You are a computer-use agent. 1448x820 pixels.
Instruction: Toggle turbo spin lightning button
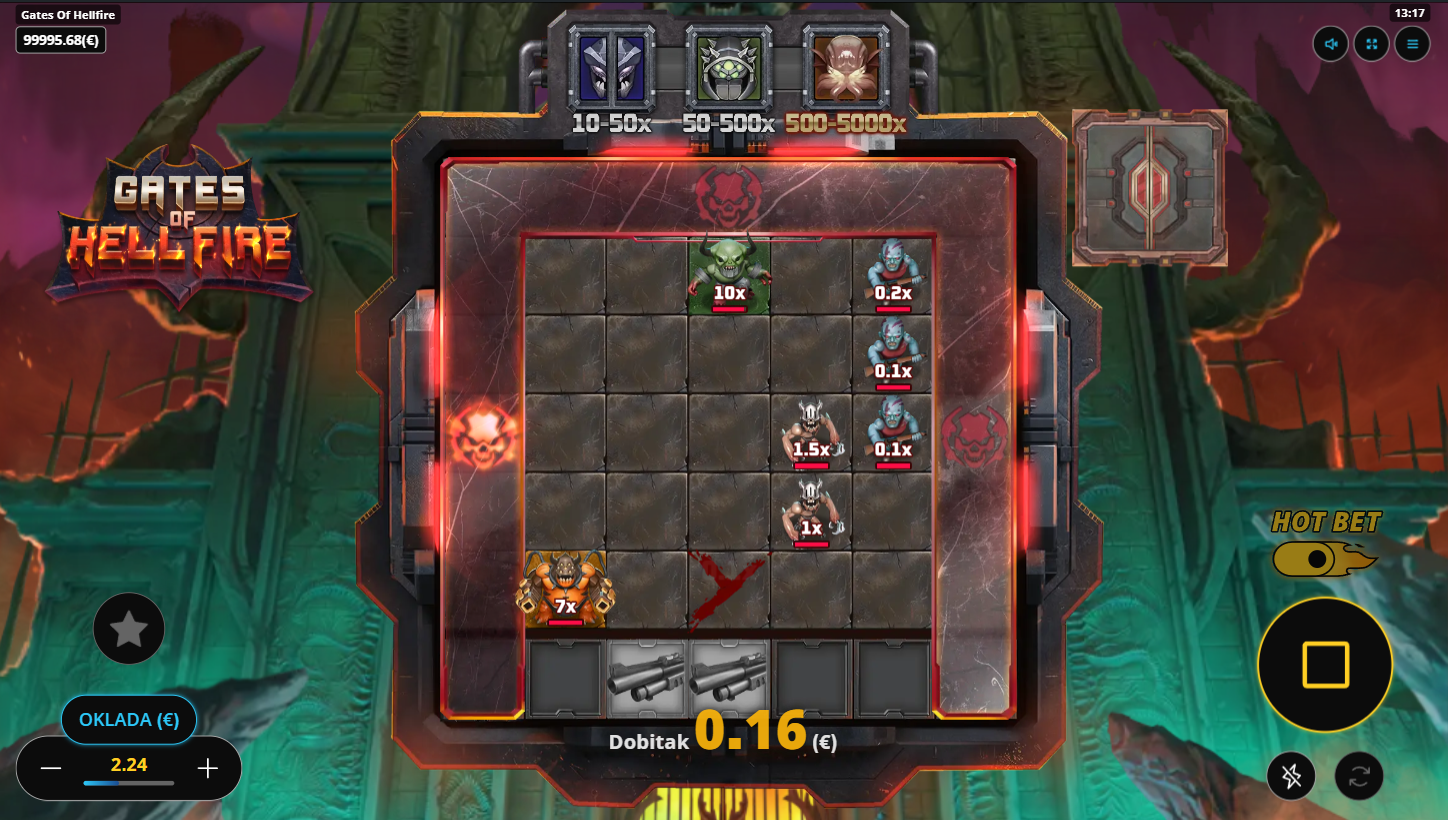click(x=1291, y=776)
